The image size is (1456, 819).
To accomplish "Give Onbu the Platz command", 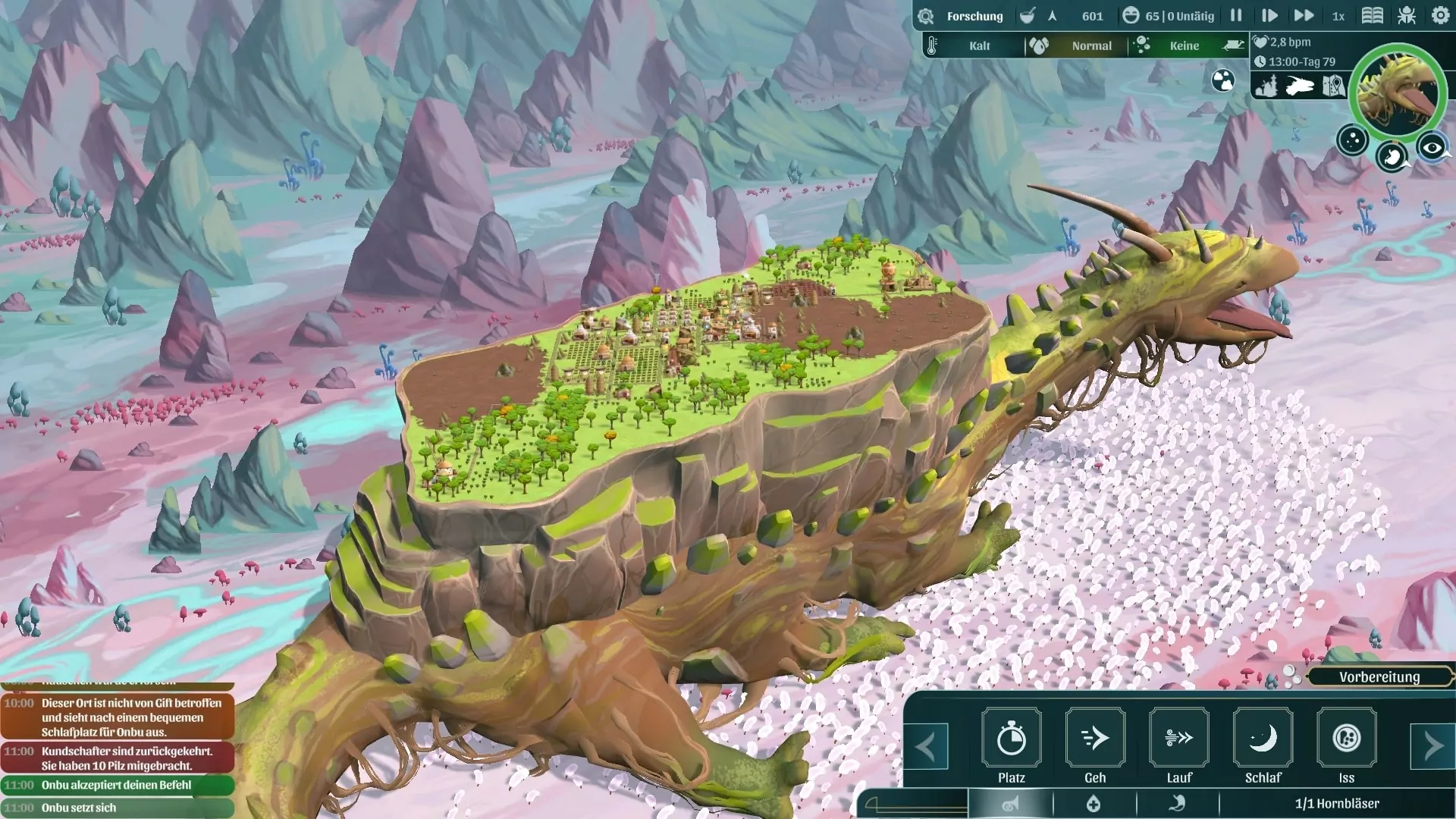I will click(1011, 738).
